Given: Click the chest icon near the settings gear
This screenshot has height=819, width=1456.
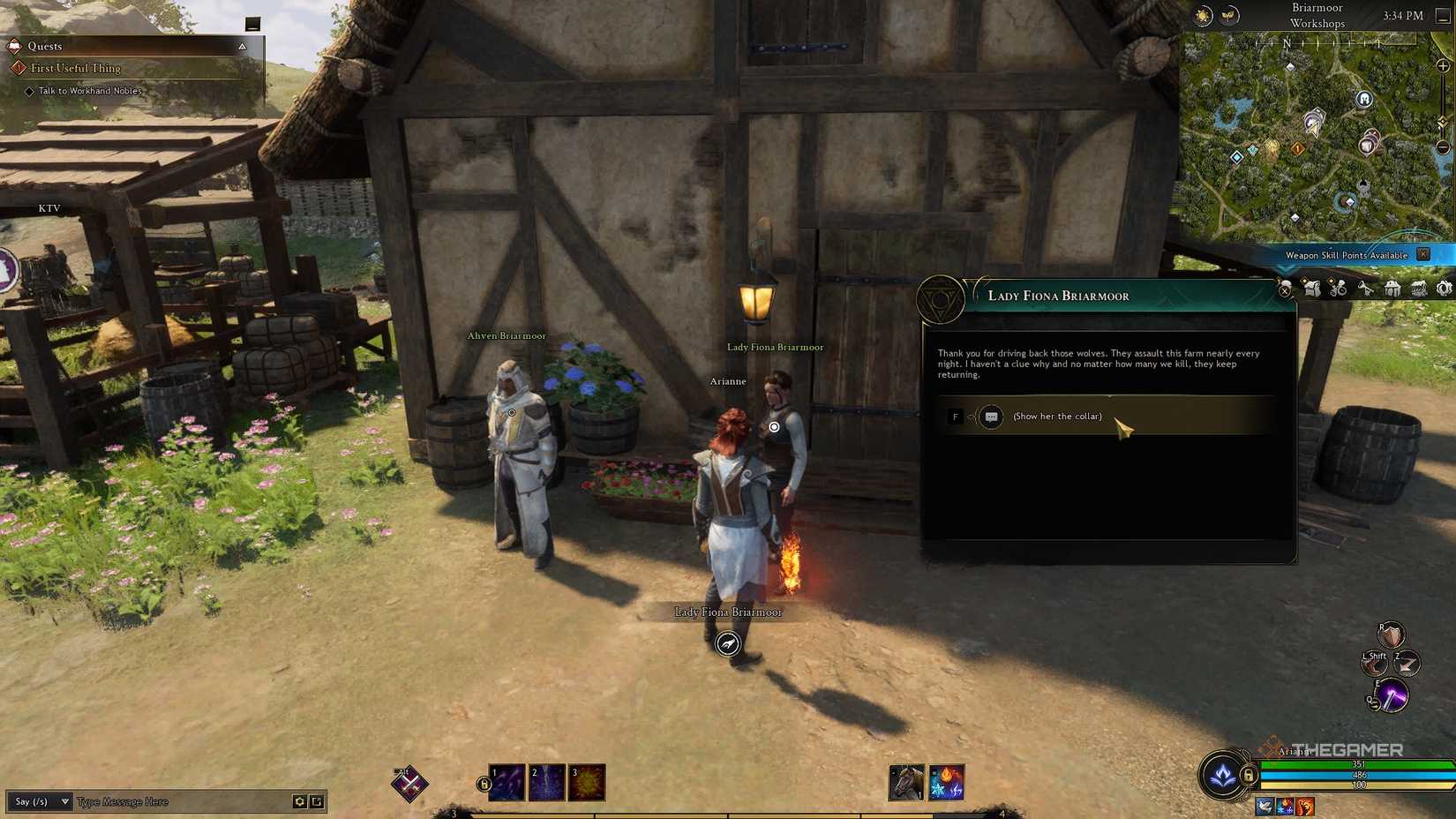Looking at the screenshot, I should 1418,289.
